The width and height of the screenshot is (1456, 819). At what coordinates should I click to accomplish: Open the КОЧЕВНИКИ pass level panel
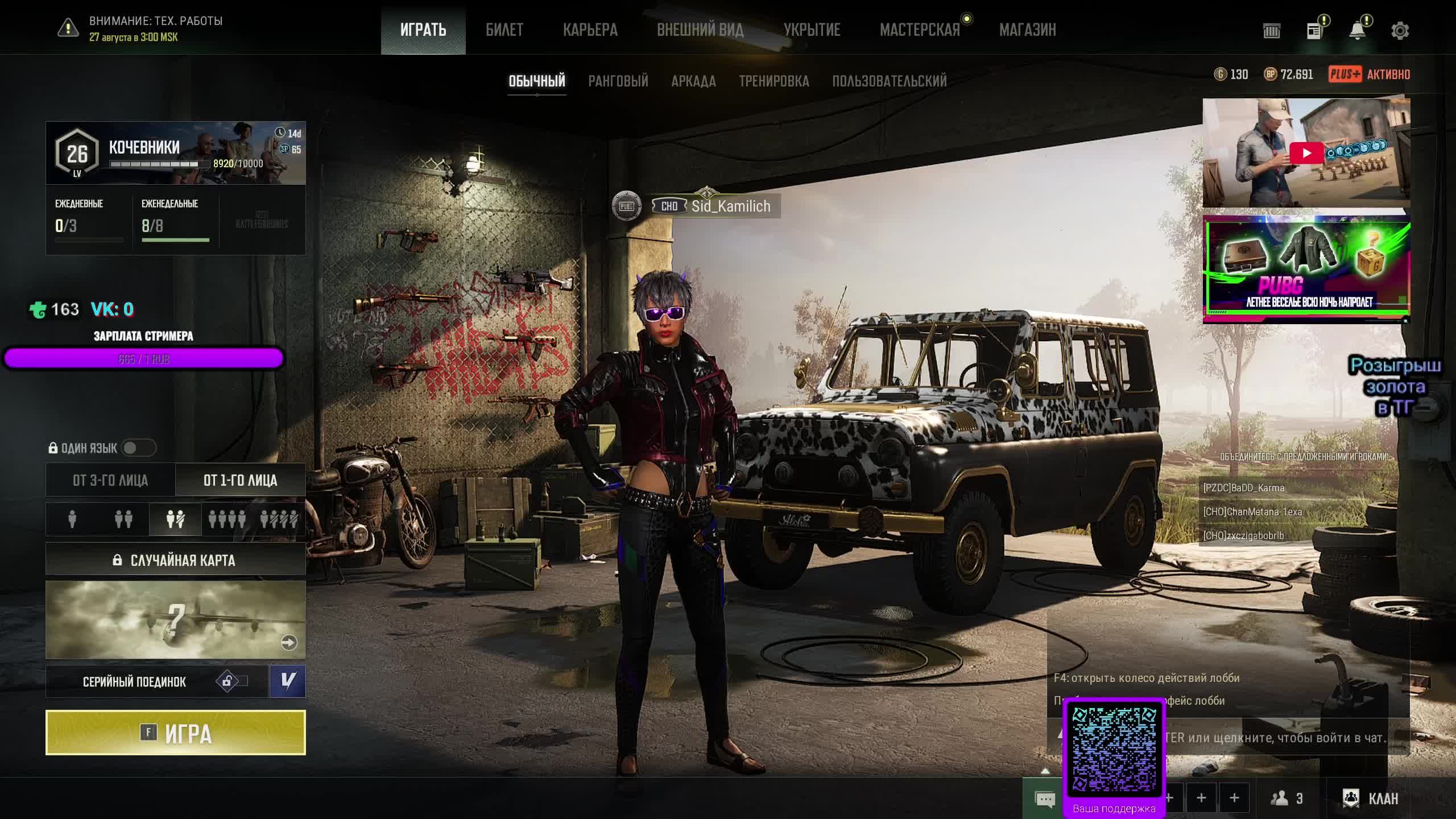click(175, 153)
